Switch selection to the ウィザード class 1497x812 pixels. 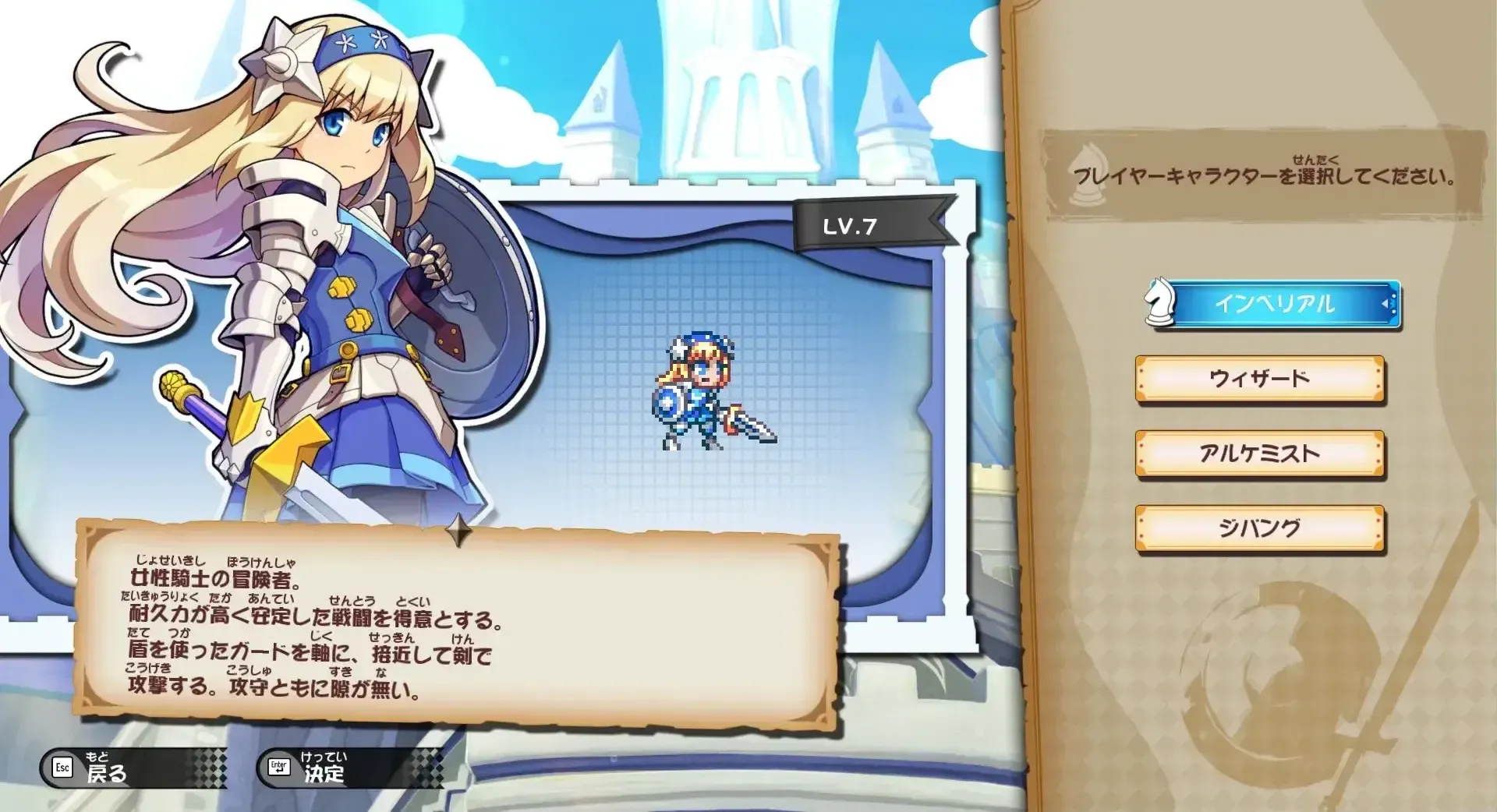pyautogui.click(x=1261, y=380)
